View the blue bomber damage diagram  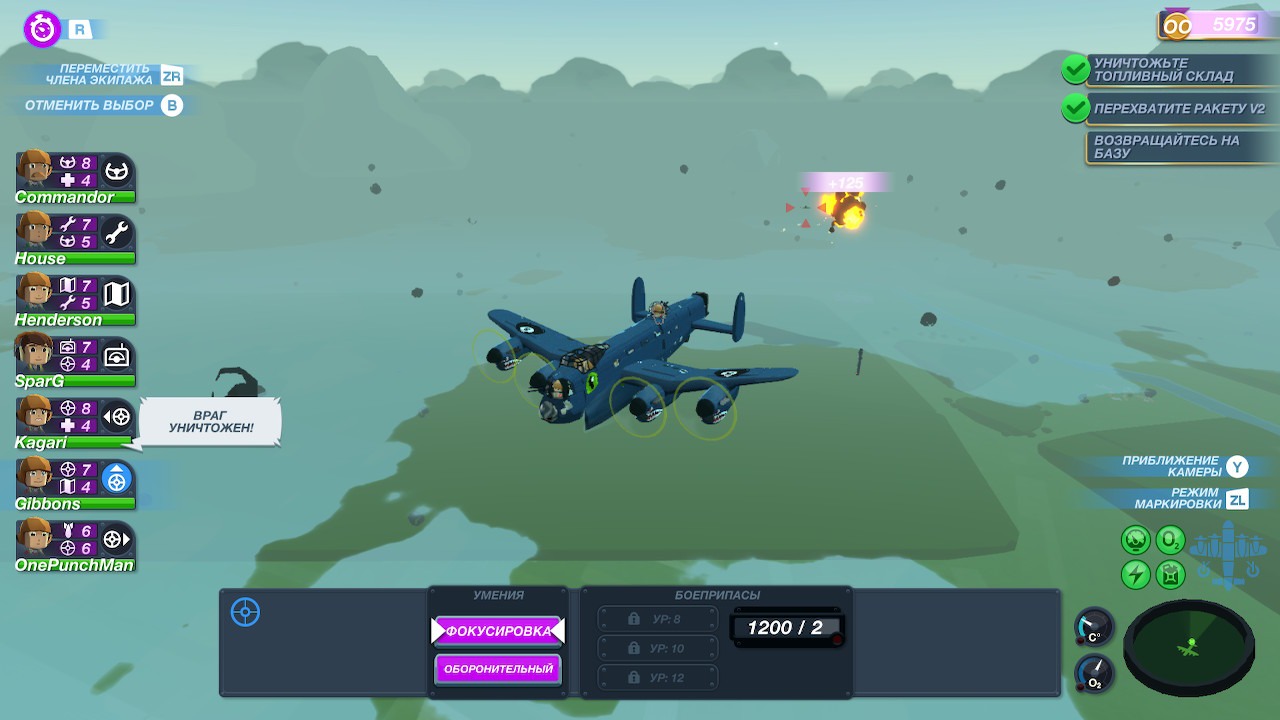1229,553
